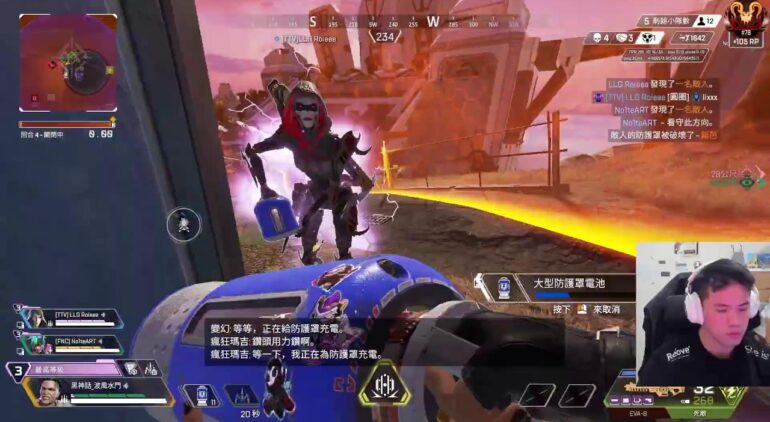The height and width of the screenshot is (422, 770).
Task: Activate the glowing ultimate ability icon
Action: point(384,384)
